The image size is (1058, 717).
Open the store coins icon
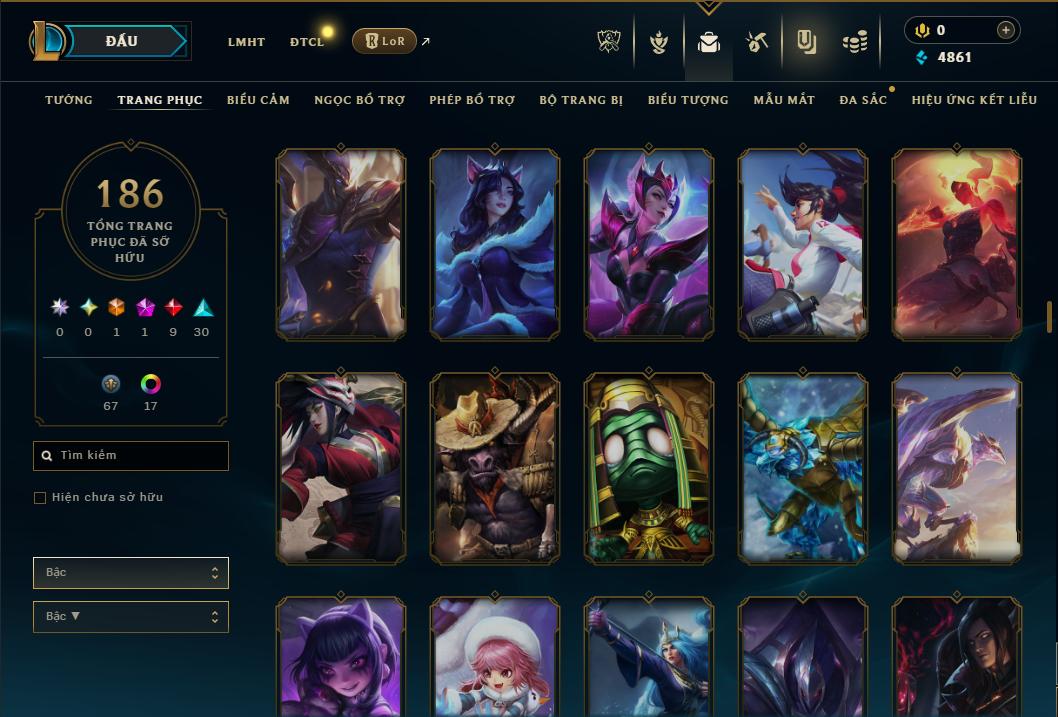(x=854, y=42)
